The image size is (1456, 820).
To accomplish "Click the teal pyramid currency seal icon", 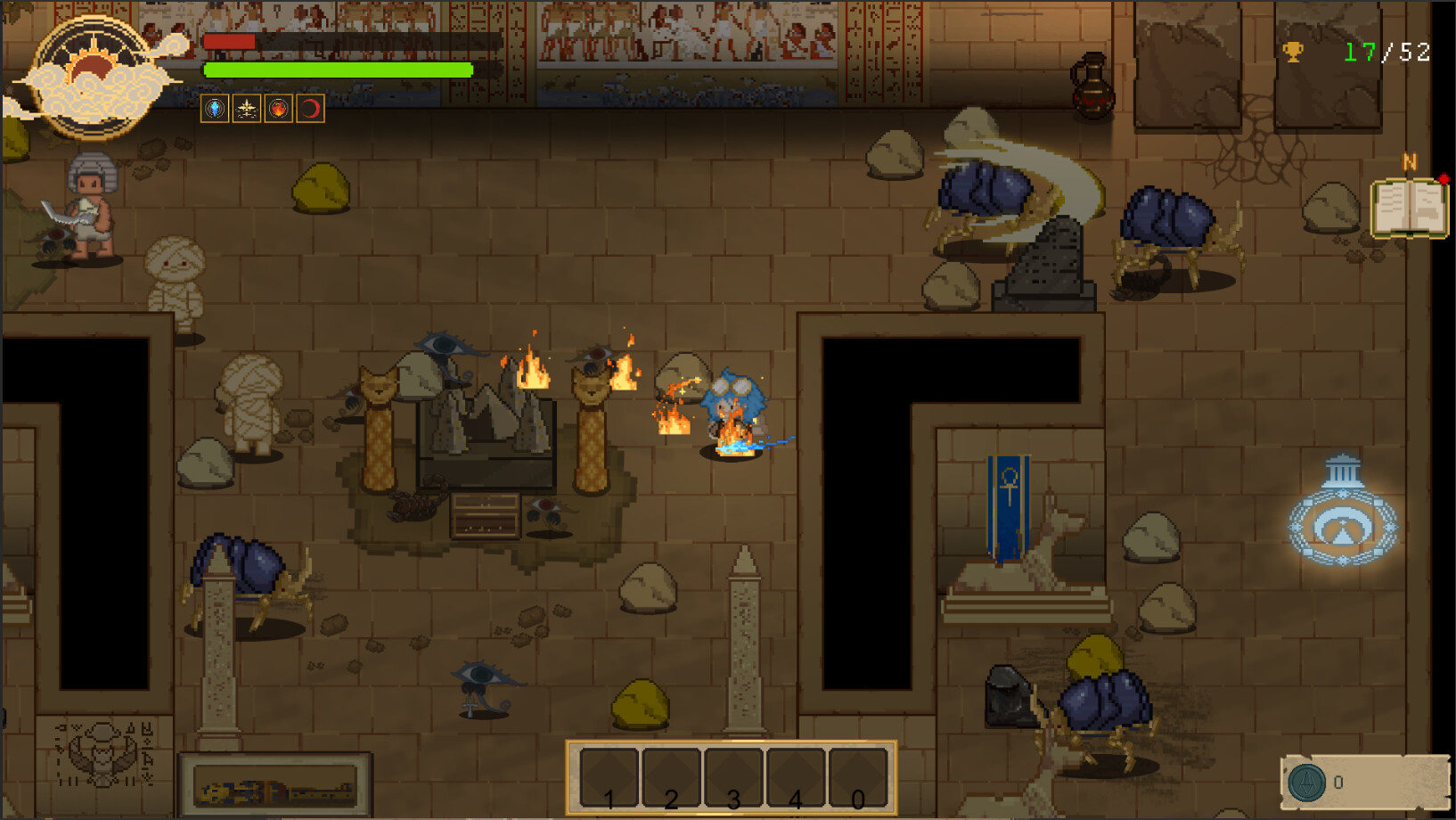I will (x=1305, y=782).
